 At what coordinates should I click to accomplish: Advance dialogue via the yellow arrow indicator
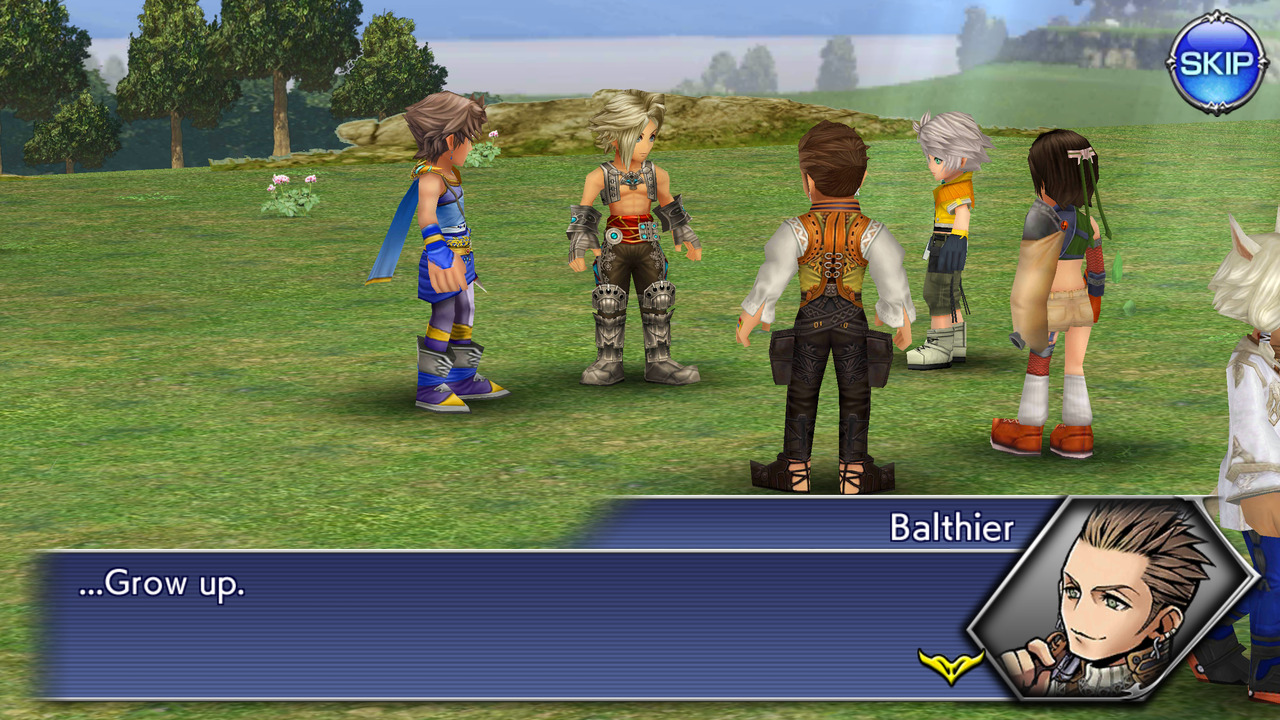tap(950, 665)
